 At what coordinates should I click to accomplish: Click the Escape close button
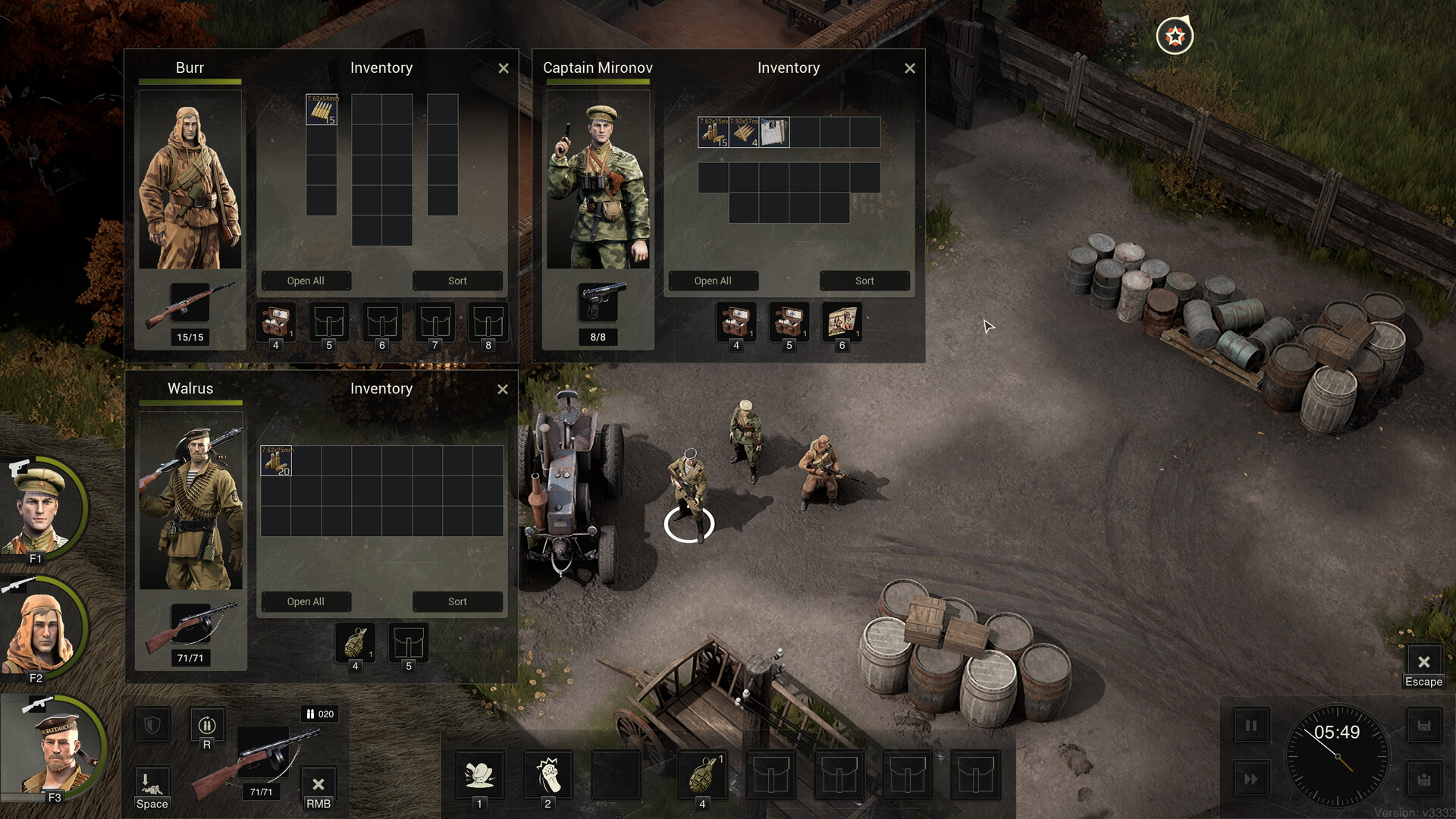[x=1423, y=662]
